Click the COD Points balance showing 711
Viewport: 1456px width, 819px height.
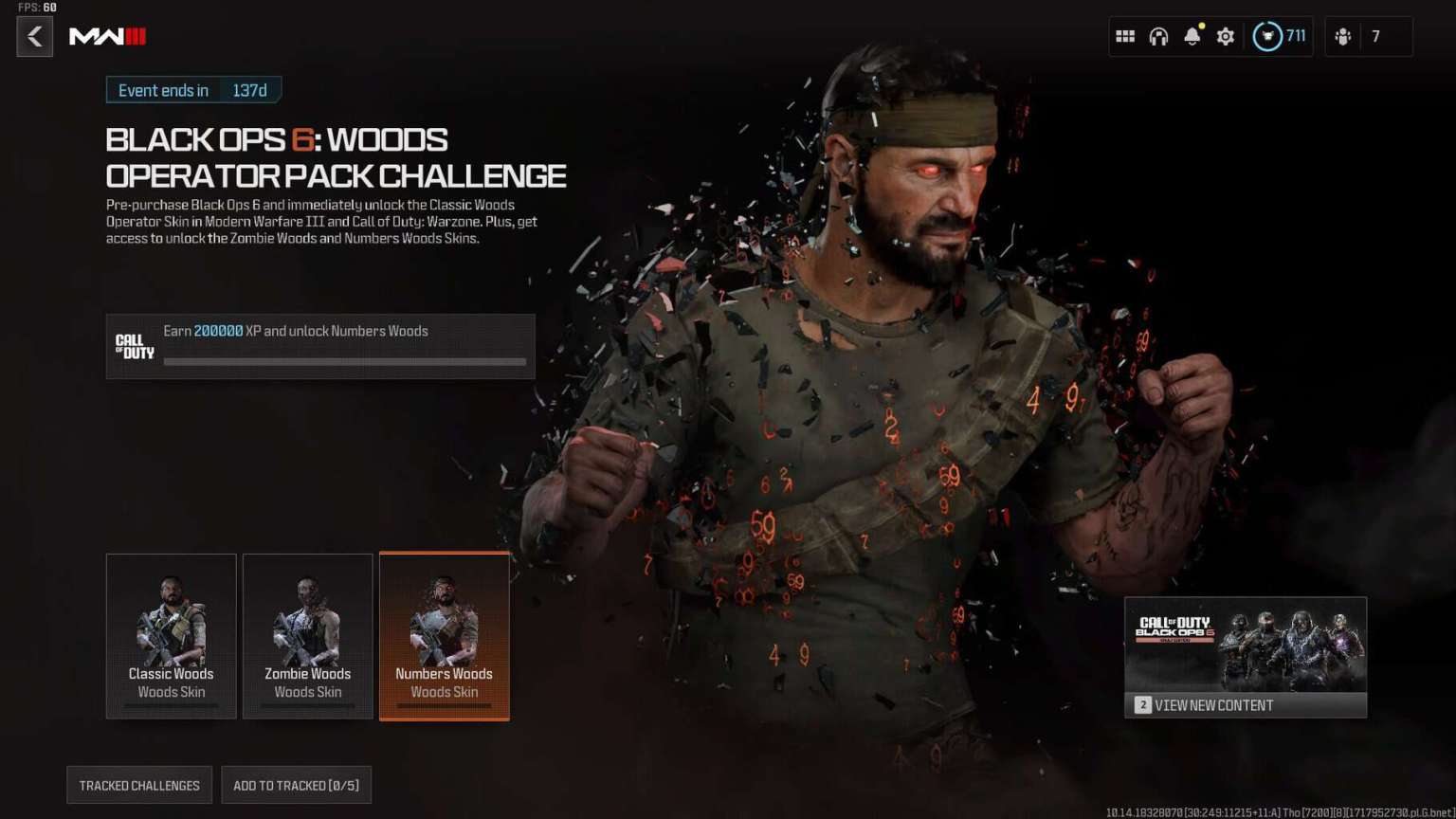coord(1280,36)
